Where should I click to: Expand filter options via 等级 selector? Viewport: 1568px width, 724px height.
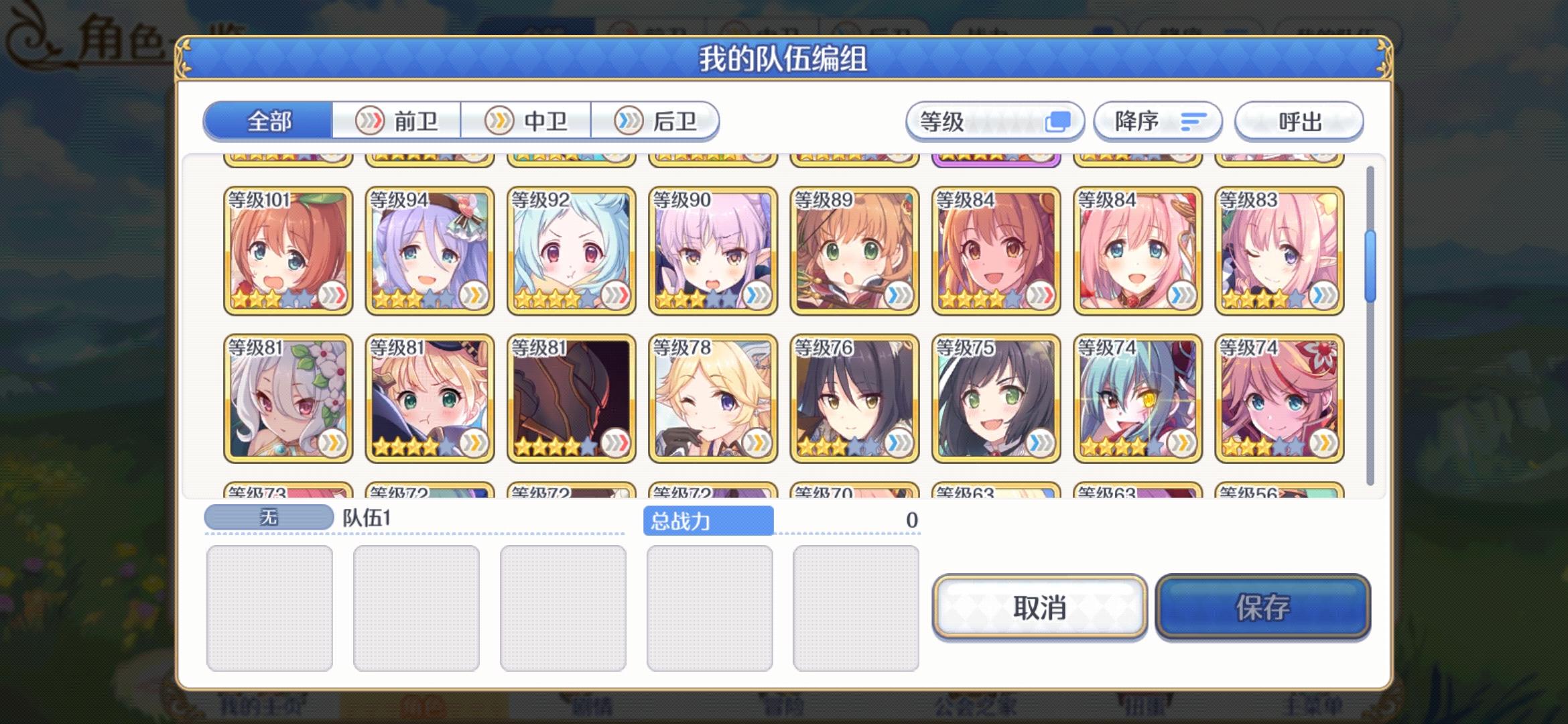coord(996,121)
